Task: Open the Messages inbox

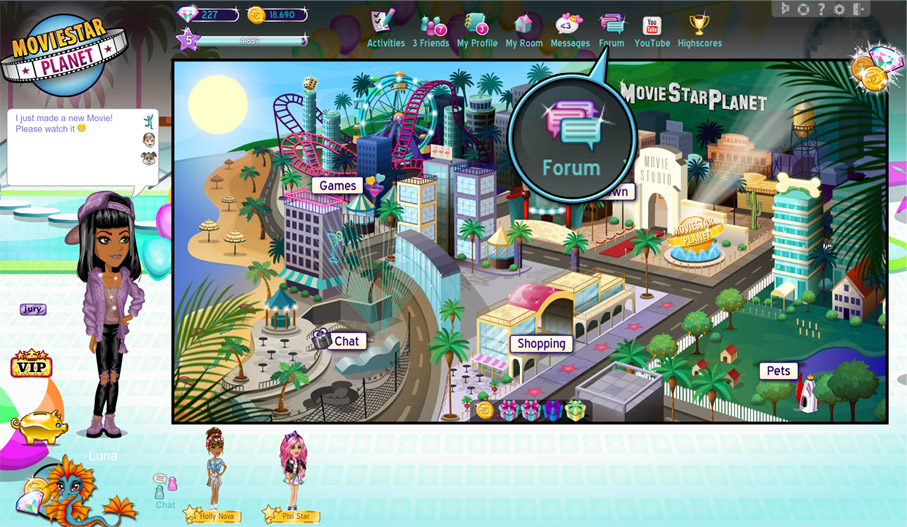Action: [570, 28]
